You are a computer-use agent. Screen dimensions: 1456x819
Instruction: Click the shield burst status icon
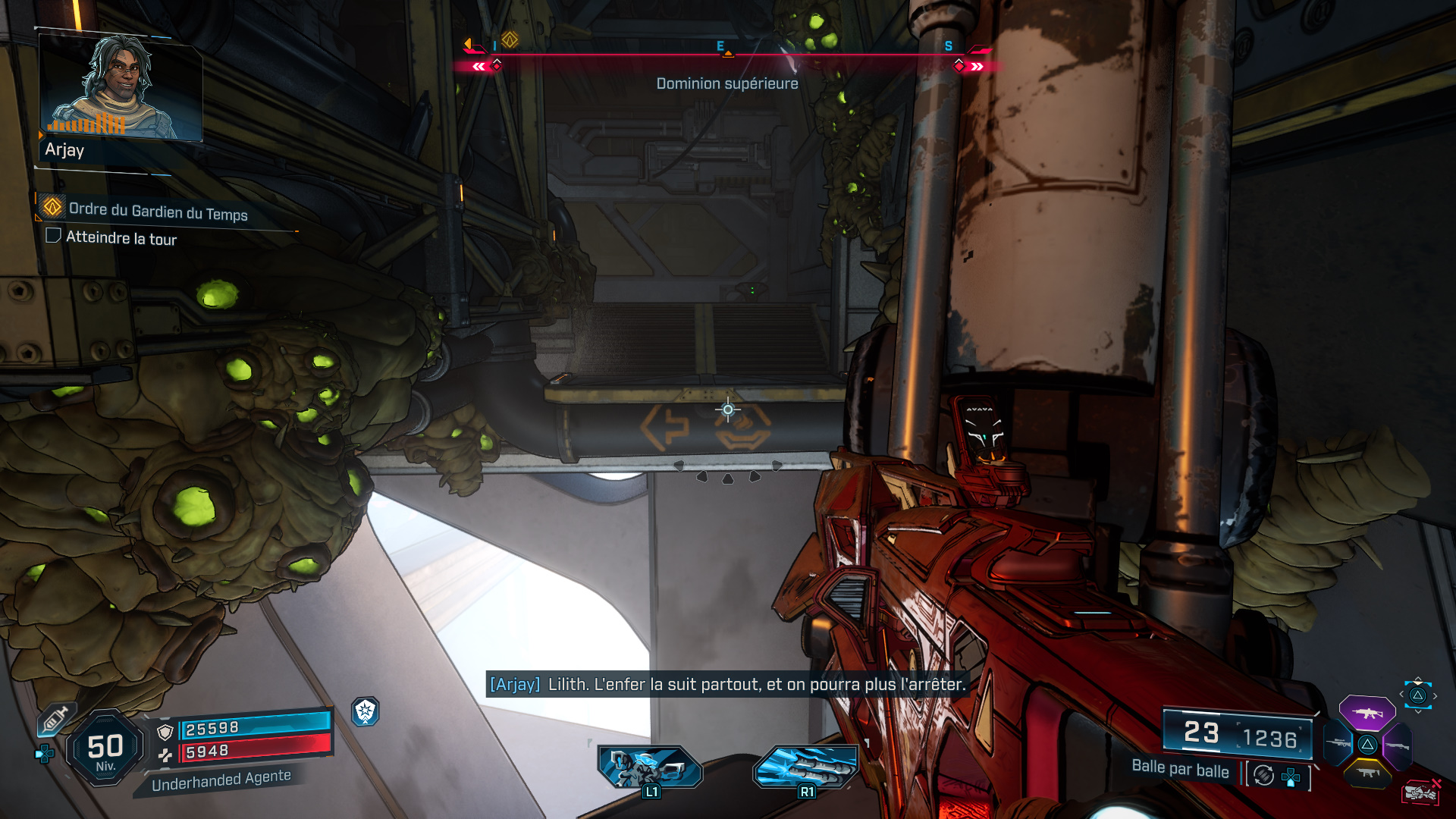coord(366,711)
